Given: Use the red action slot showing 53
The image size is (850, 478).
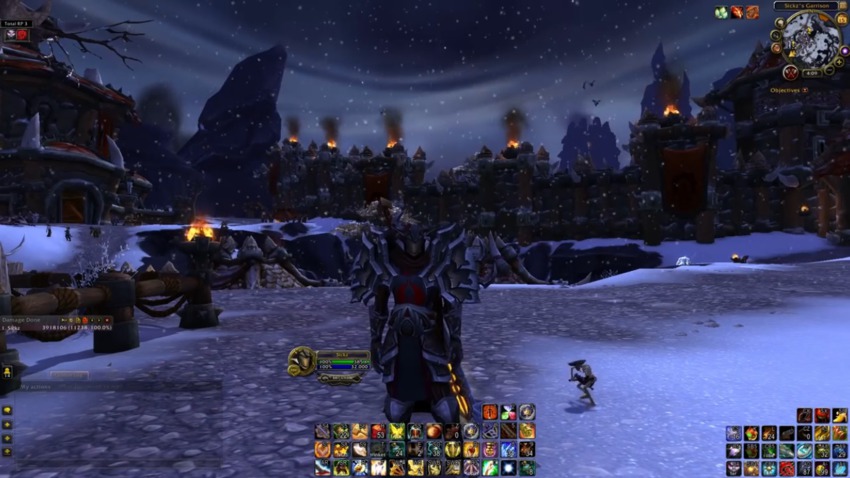Looking at the screenshot, I should [377, 432].
